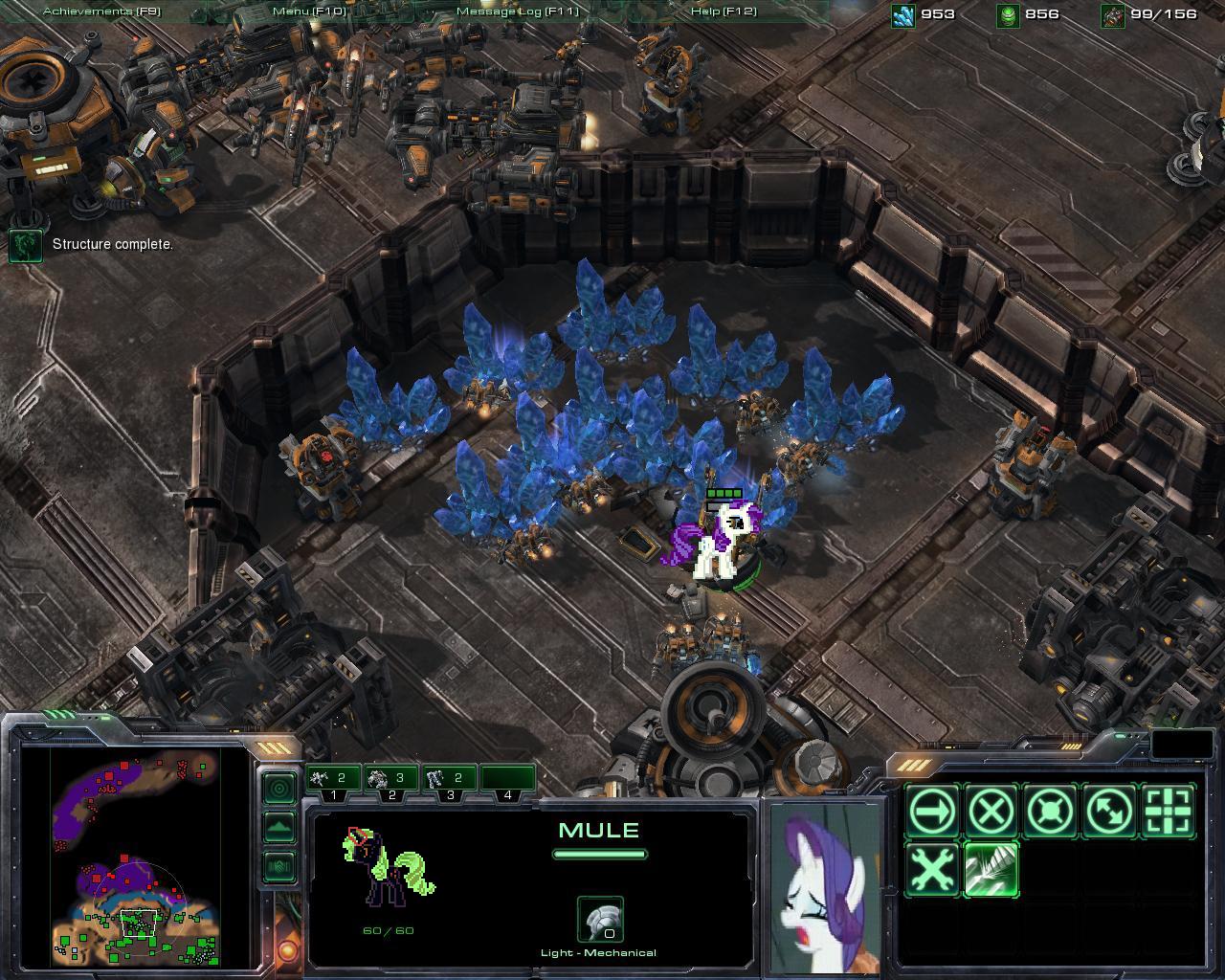Select control group 1

tap(333, 780)
